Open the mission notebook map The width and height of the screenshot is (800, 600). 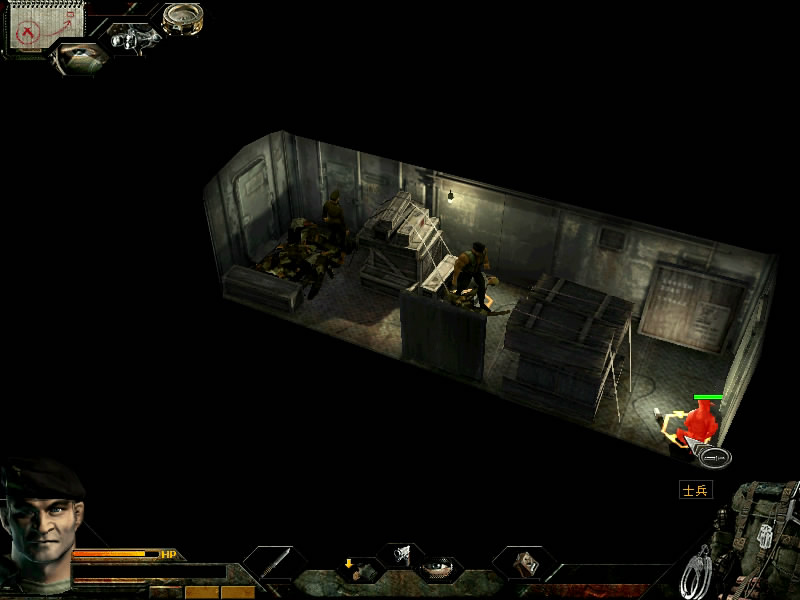click(x=37, y=27)
